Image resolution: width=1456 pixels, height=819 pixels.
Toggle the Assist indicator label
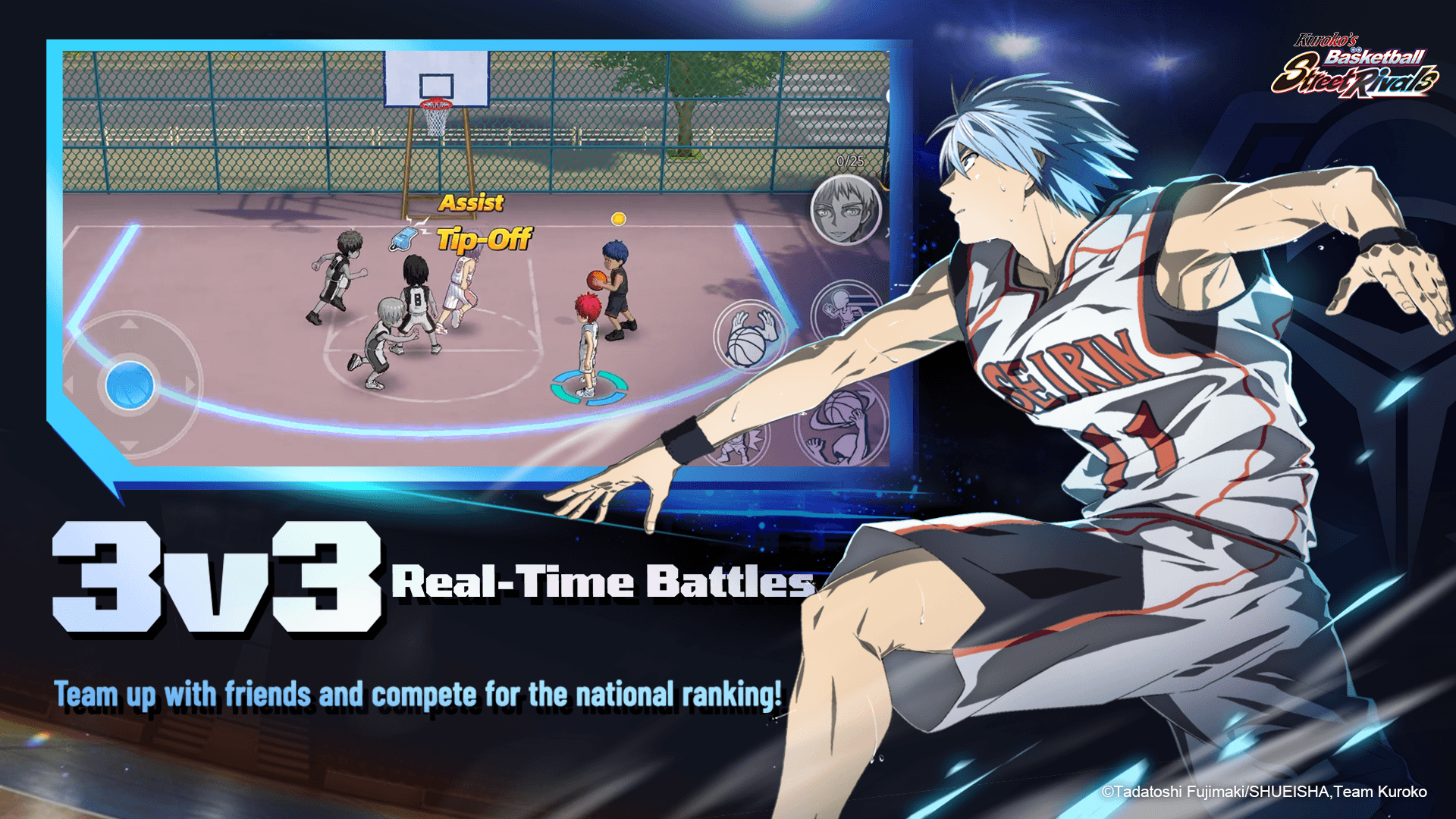pos(470,202)
